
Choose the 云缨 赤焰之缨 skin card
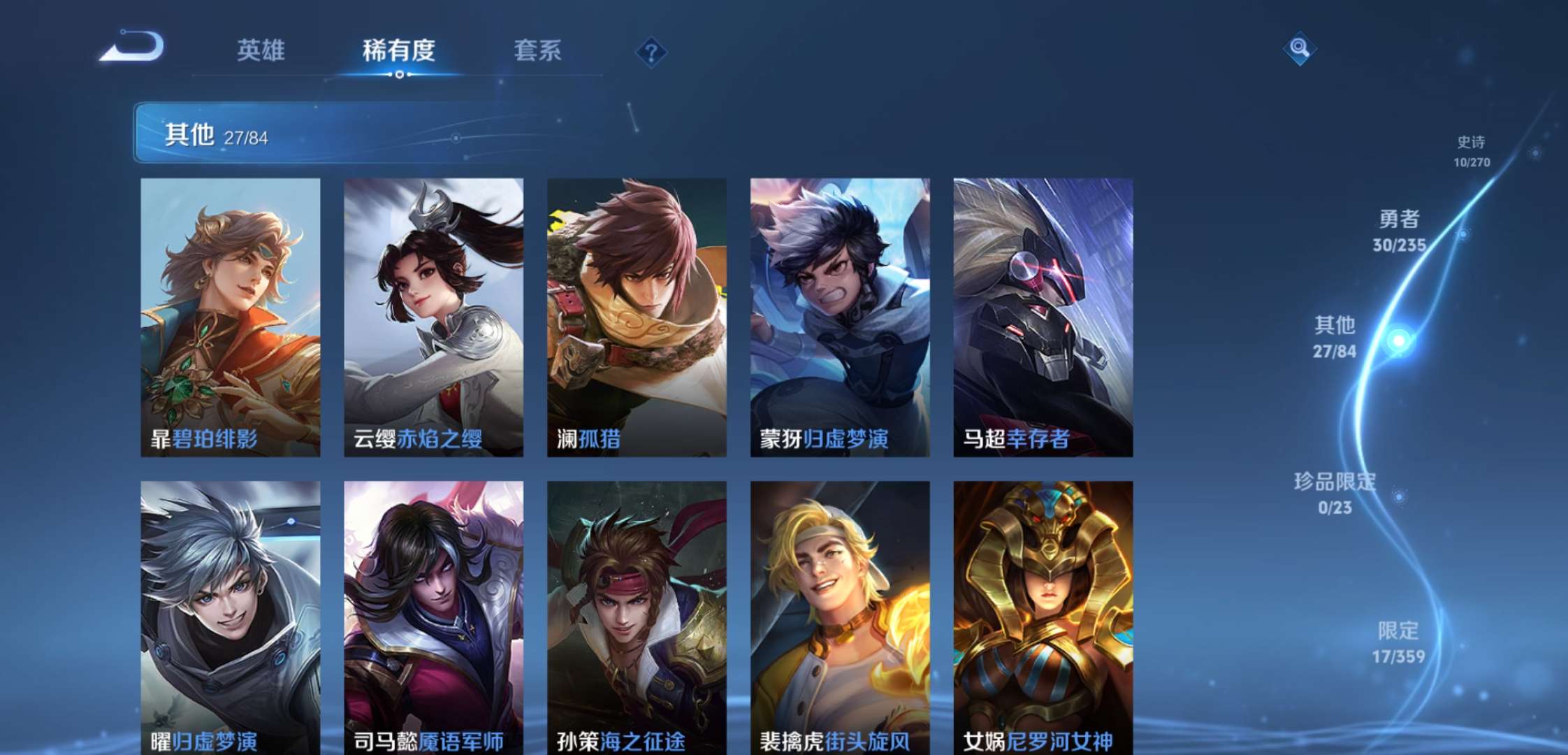433,317
